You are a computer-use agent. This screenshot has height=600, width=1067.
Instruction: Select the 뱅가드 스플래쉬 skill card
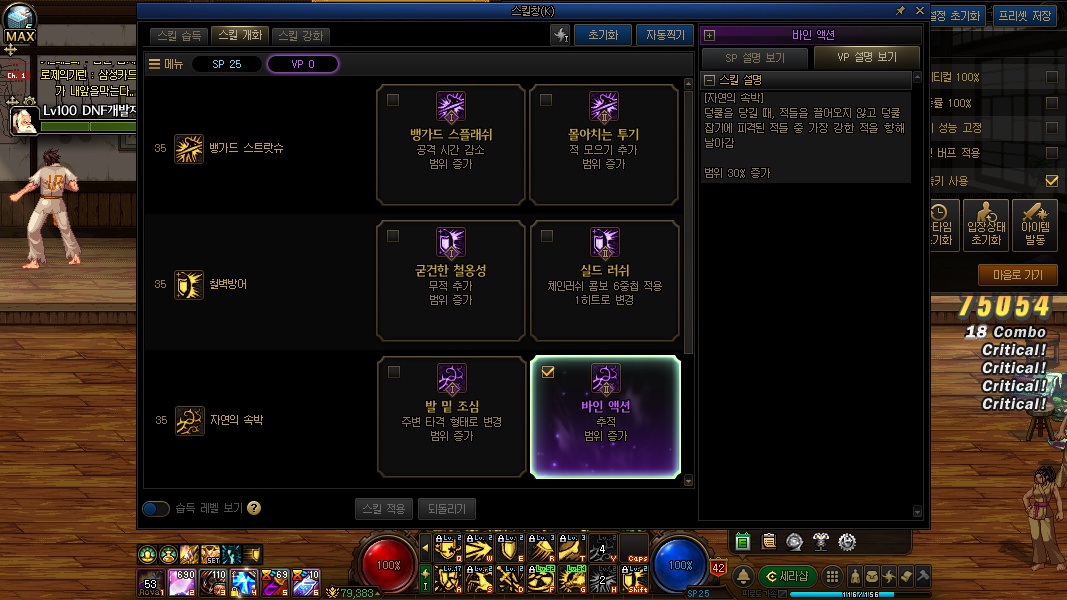click(x=451, y=144)
